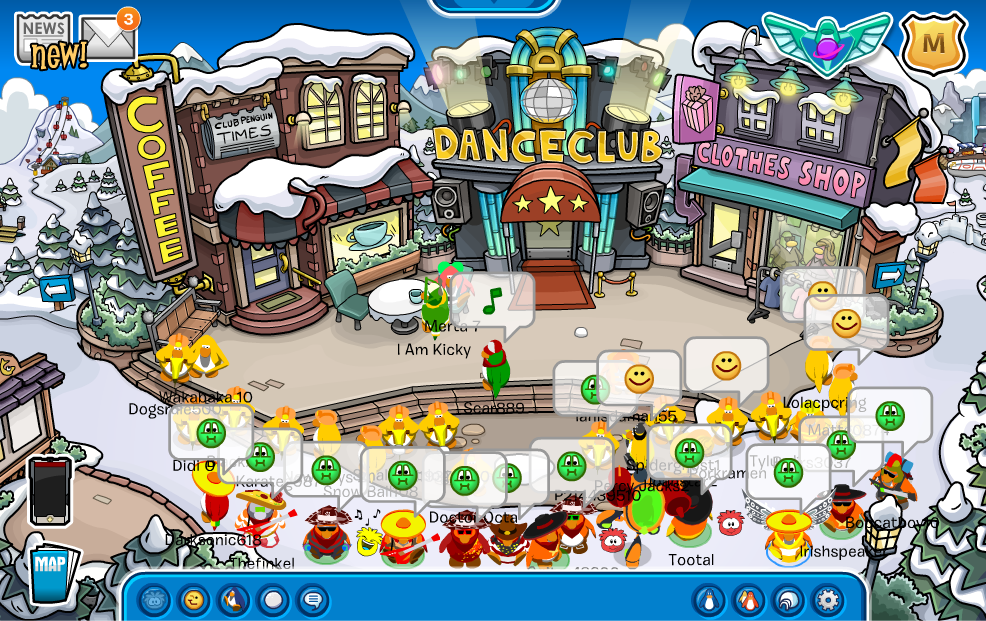The height and width of the screenshot is (621, 986).
Task: Open the penguin actions menu
Action: (233, 600)
